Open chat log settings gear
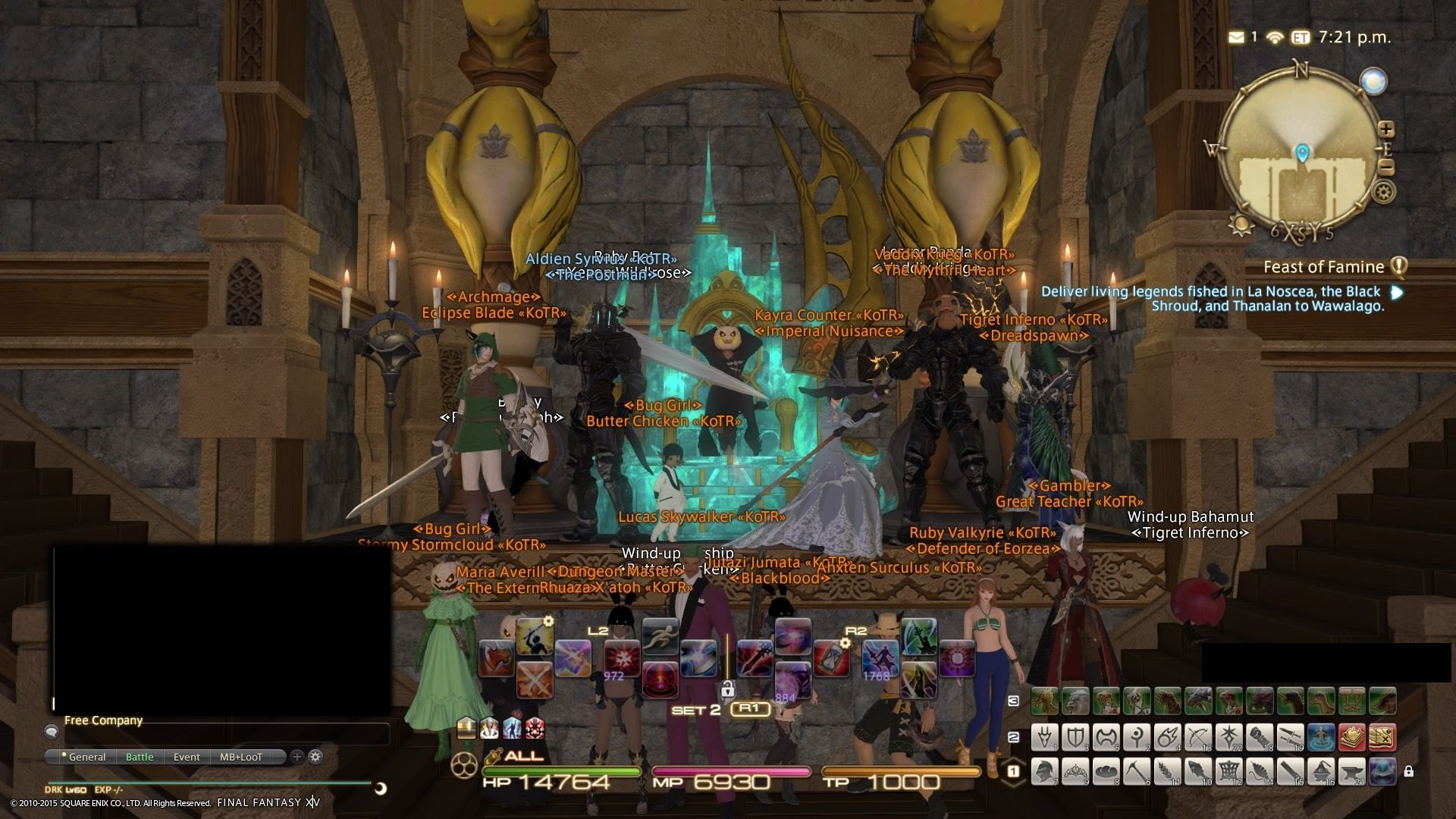Viewport: 1456px width, 819px height. tap(315, 757)
